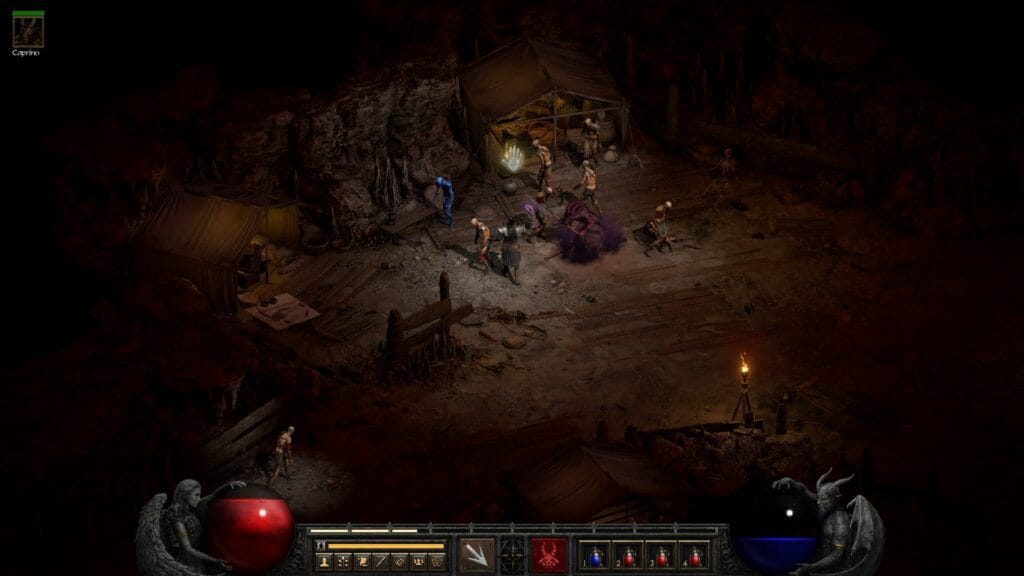Click the gear-shaped menu button in mini panel

coord(437,562)
